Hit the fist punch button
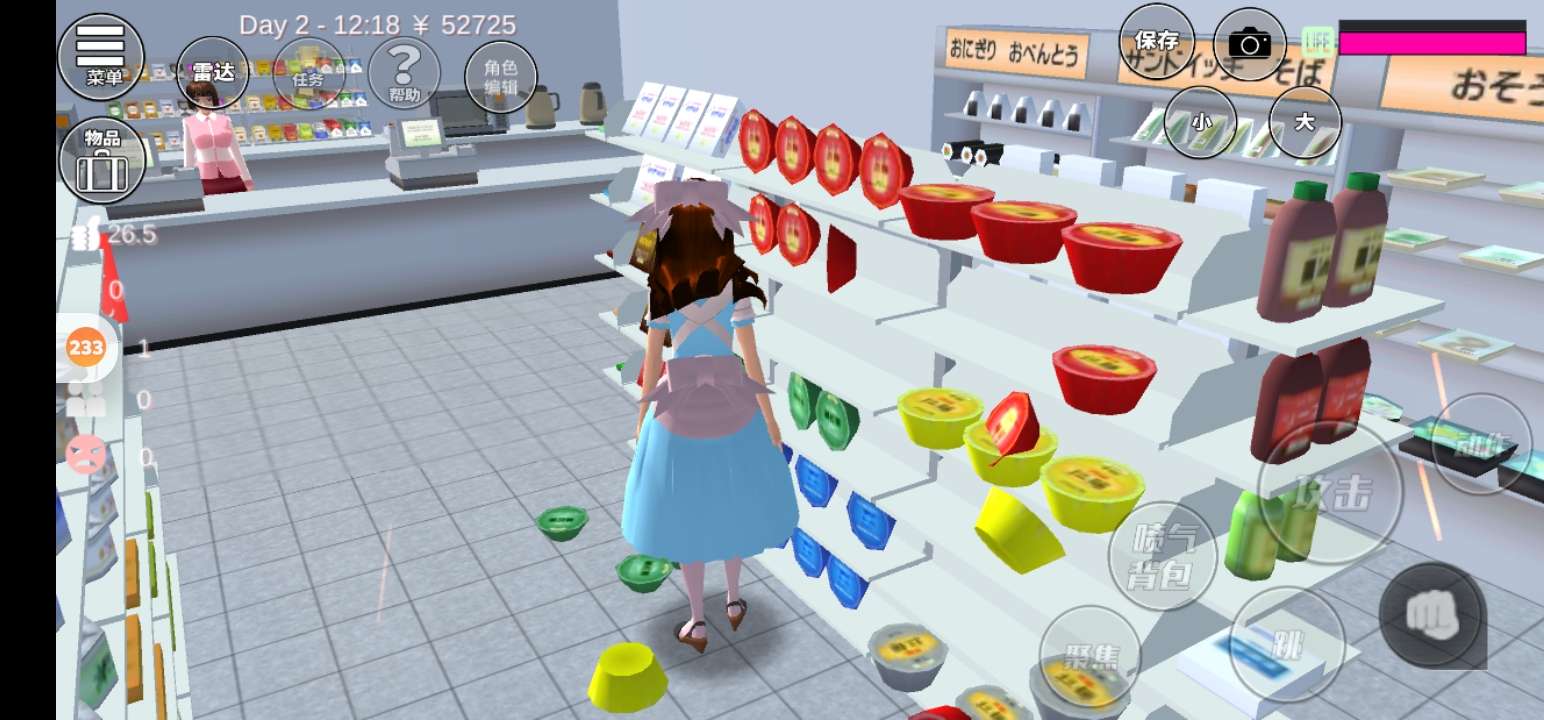This screenshot has height=720, width=1544. (1431, 614)
